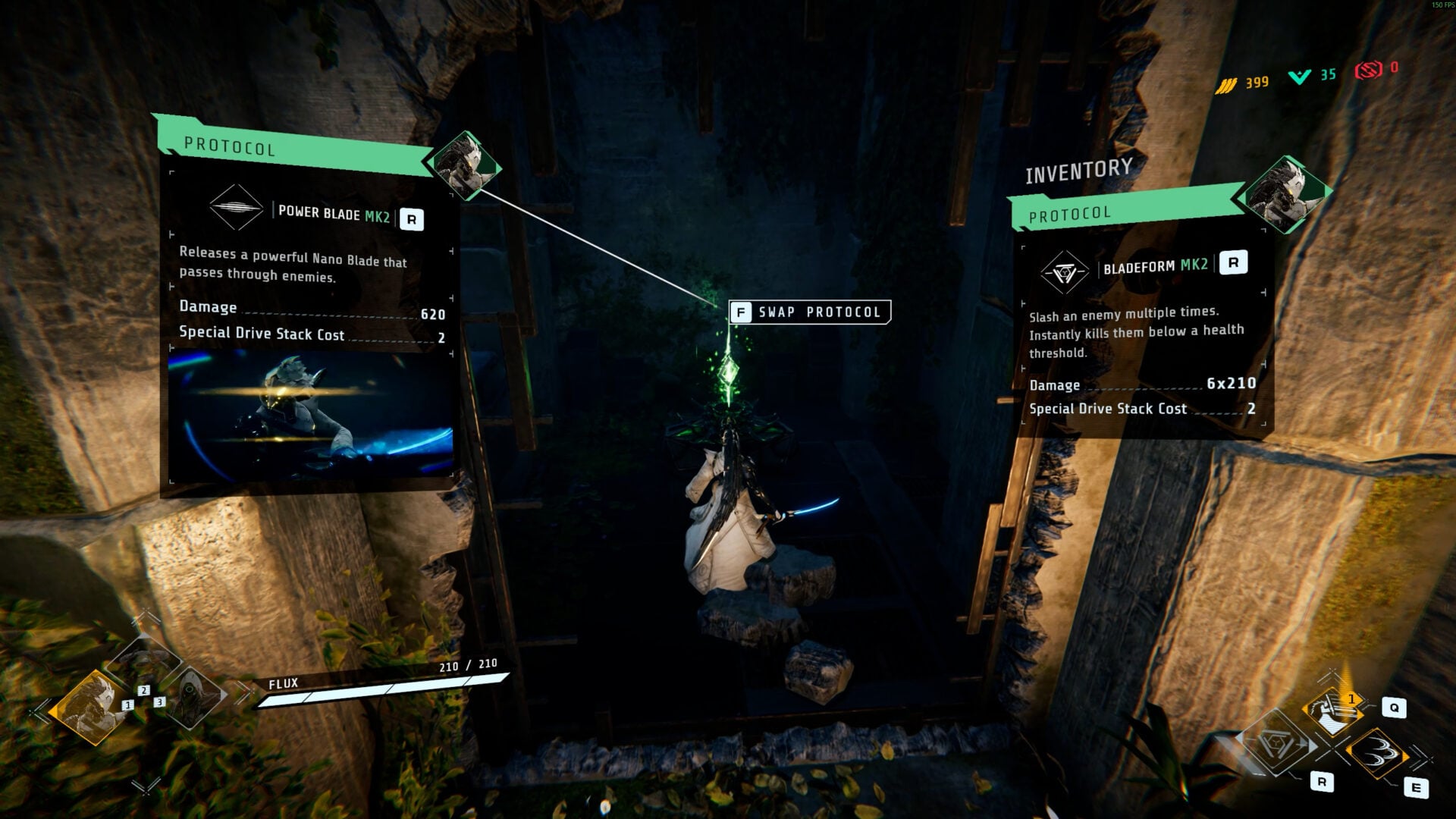Click the Bladeform MK2 icon in the inventory panel

1064,272
